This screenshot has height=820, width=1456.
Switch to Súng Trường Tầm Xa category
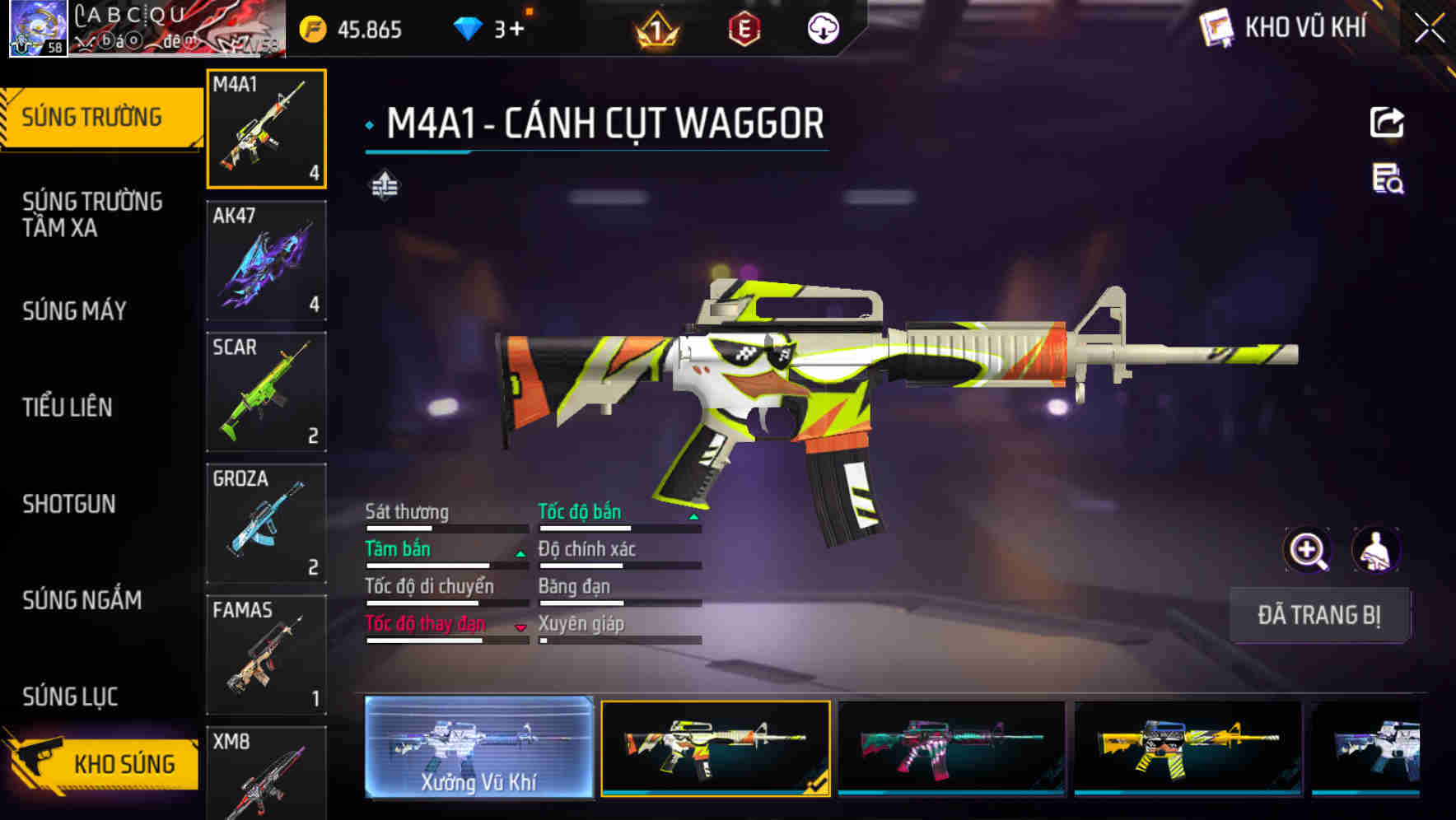[92, 214]
